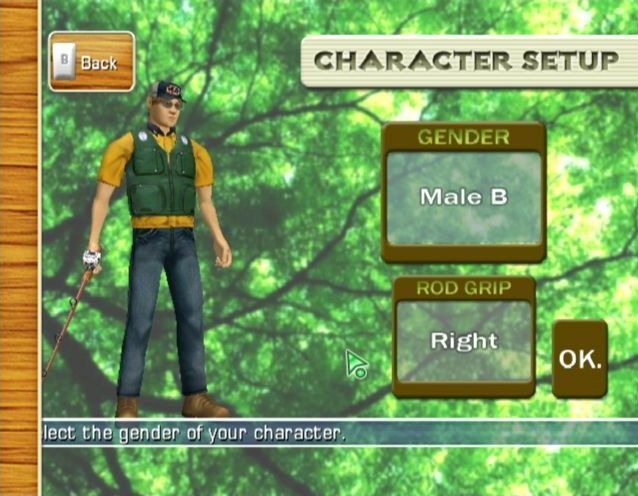Go back using the Back button
This screenshot has width=638, height=496.
coord(91,62)
